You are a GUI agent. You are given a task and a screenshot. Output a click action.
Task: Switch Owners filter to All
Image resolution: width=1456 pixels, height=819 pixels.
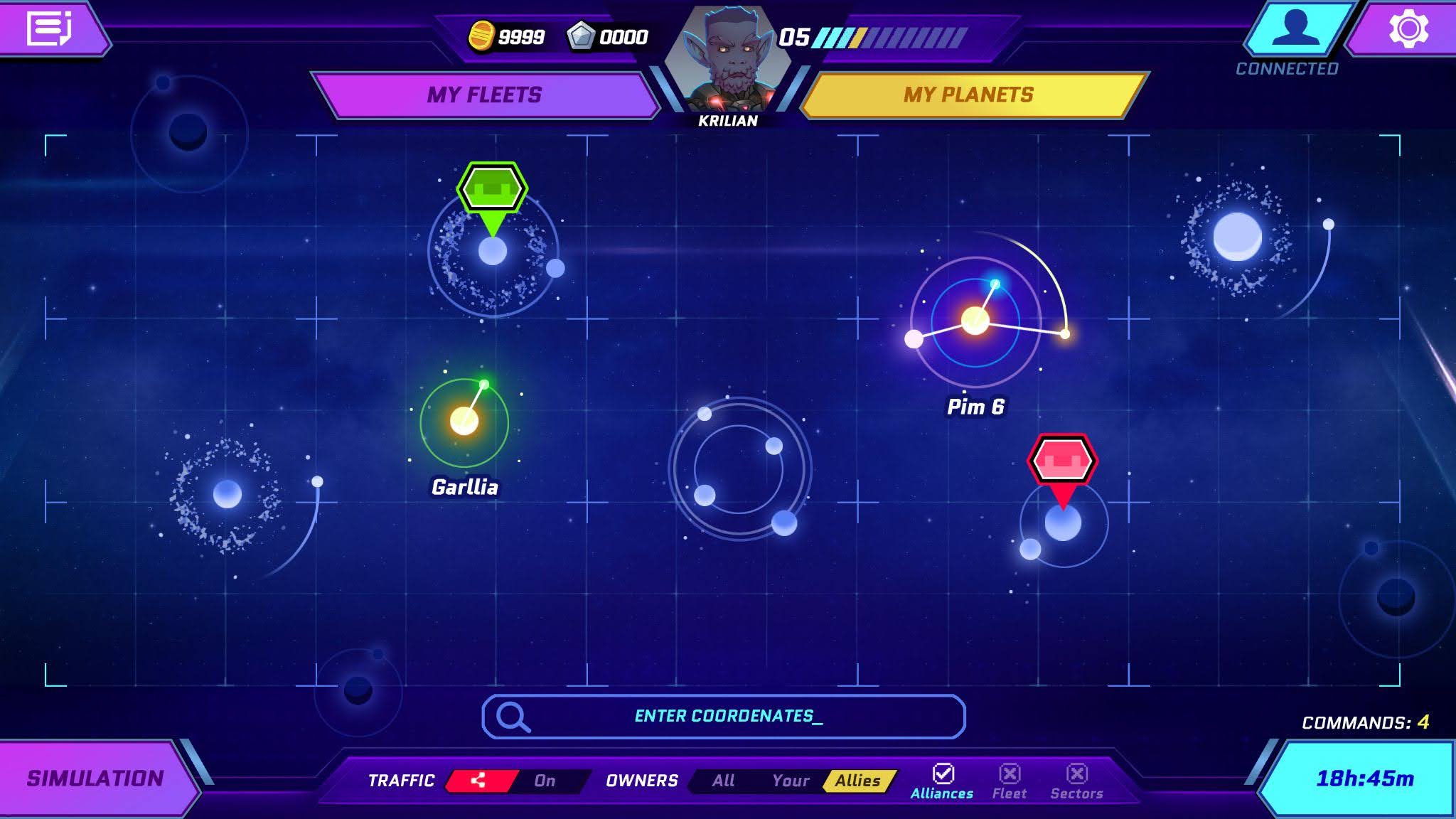point(723,780)
